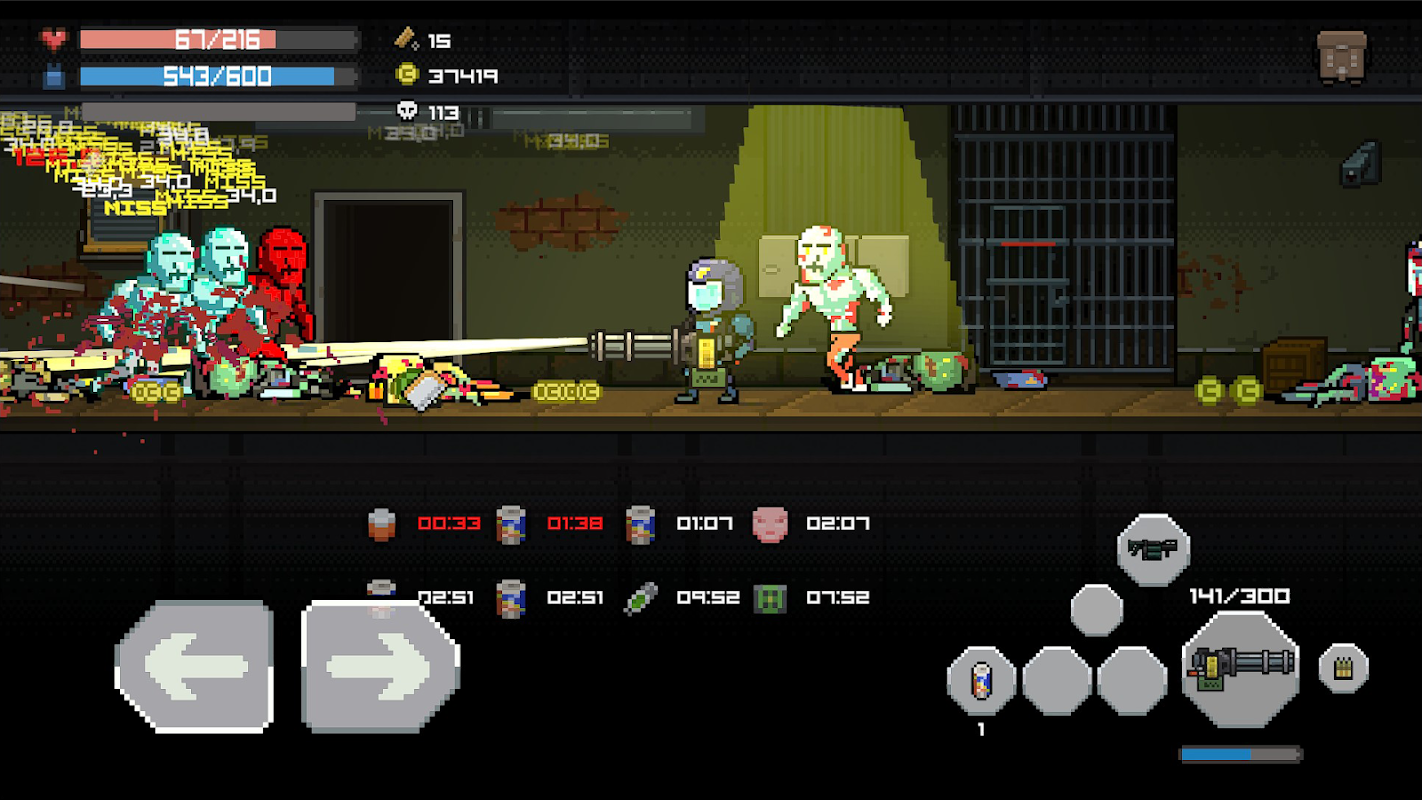Open the backpack inventory
Image resolution: width=1422 pixels, height=800 pixels.
pos(1341,57)
